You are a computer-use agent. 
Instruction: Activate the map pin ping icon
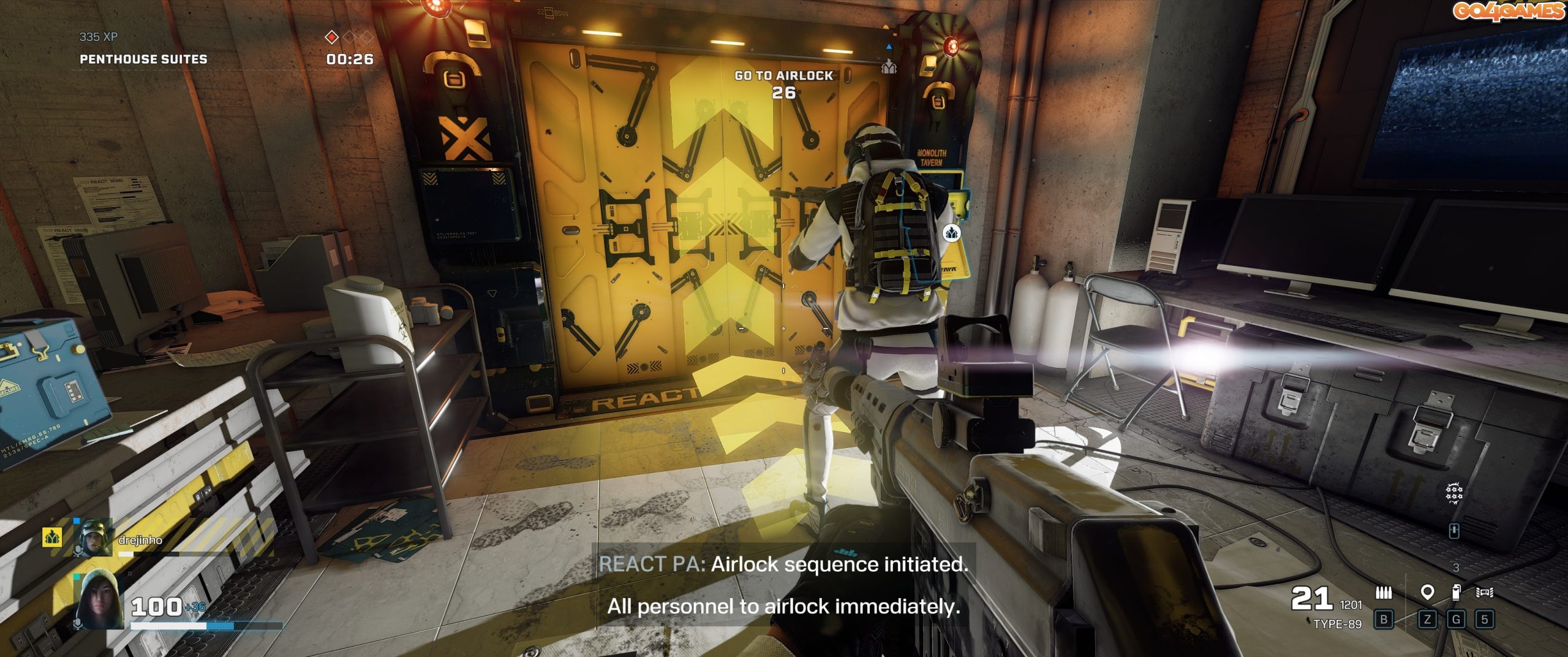click(1427, 593)
